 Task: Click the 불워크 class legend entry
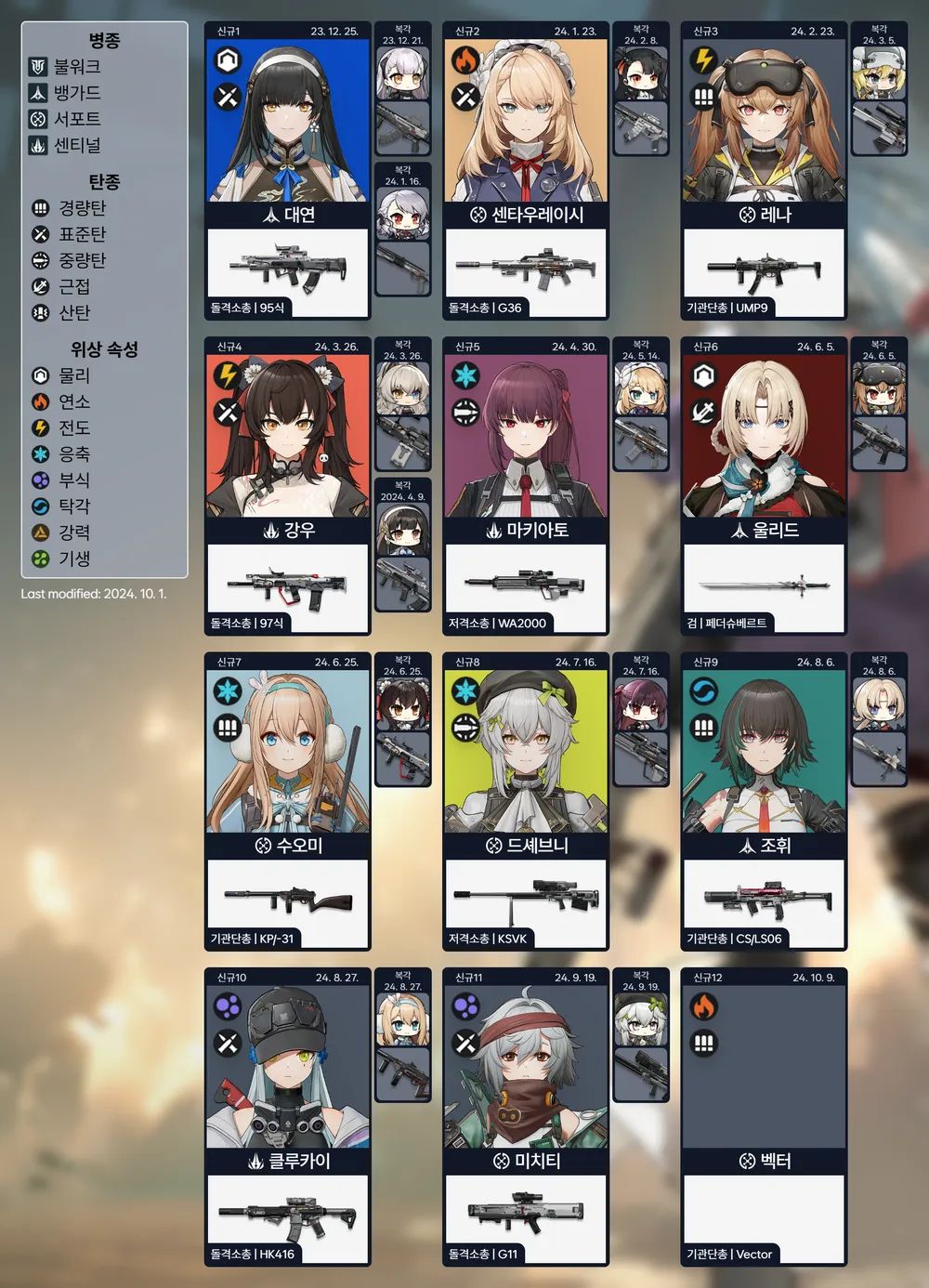pyautogui.click(x=67, y=67)
